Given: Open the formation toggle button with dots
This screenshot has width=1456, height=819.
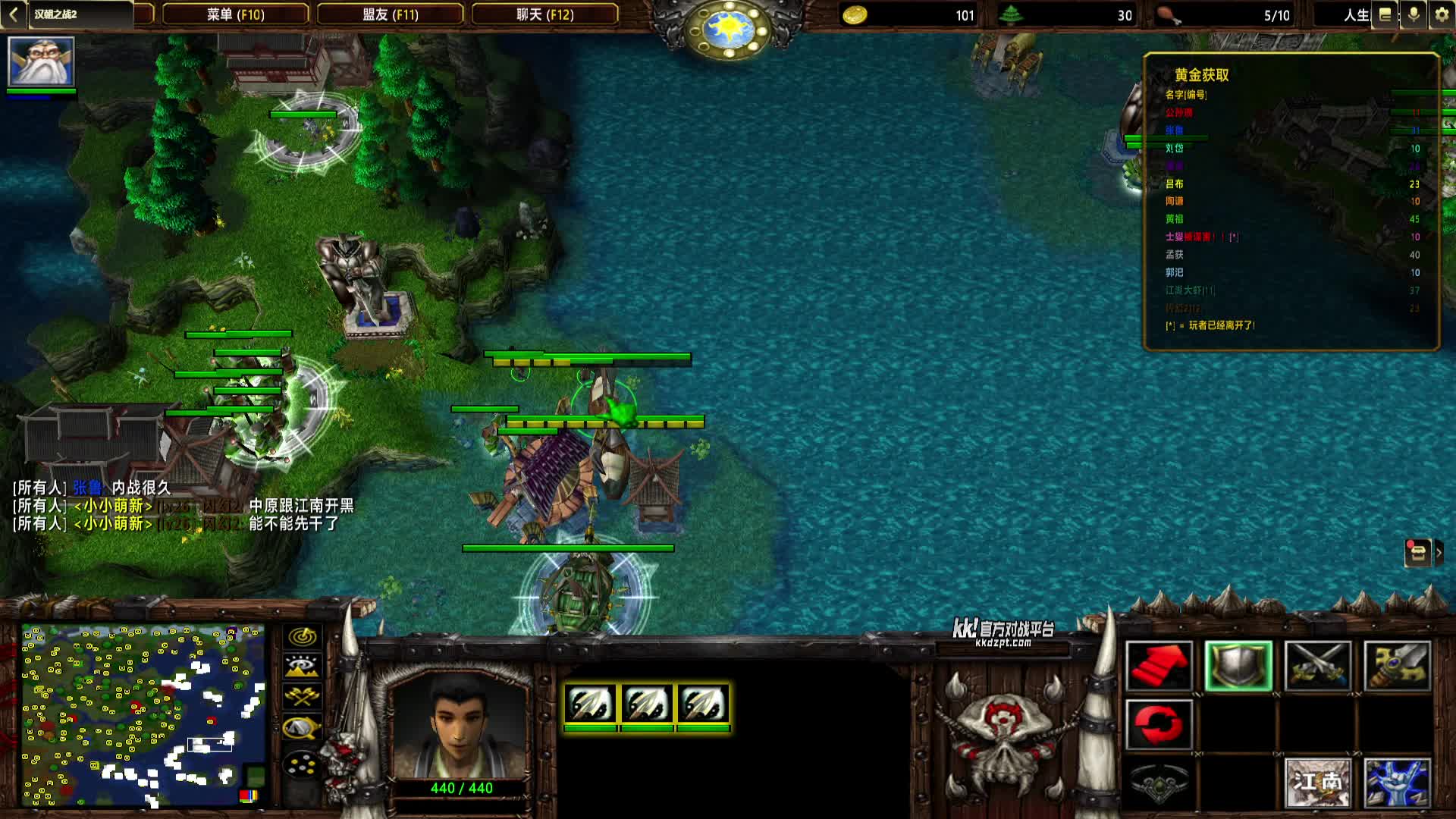Looking at the screenshot, I should pyautogui.click(x=302, y=764).
